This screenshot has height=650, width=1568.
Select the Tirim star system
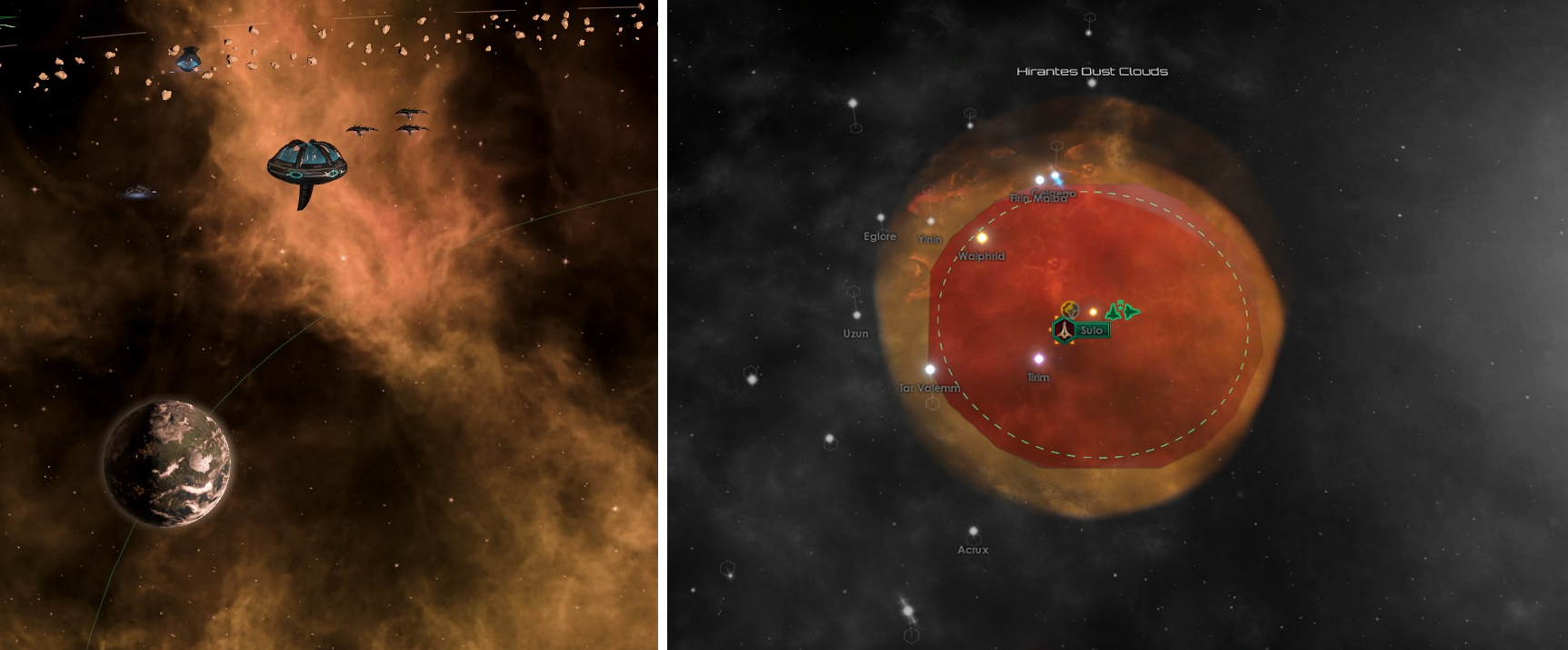click(1039, 359)
